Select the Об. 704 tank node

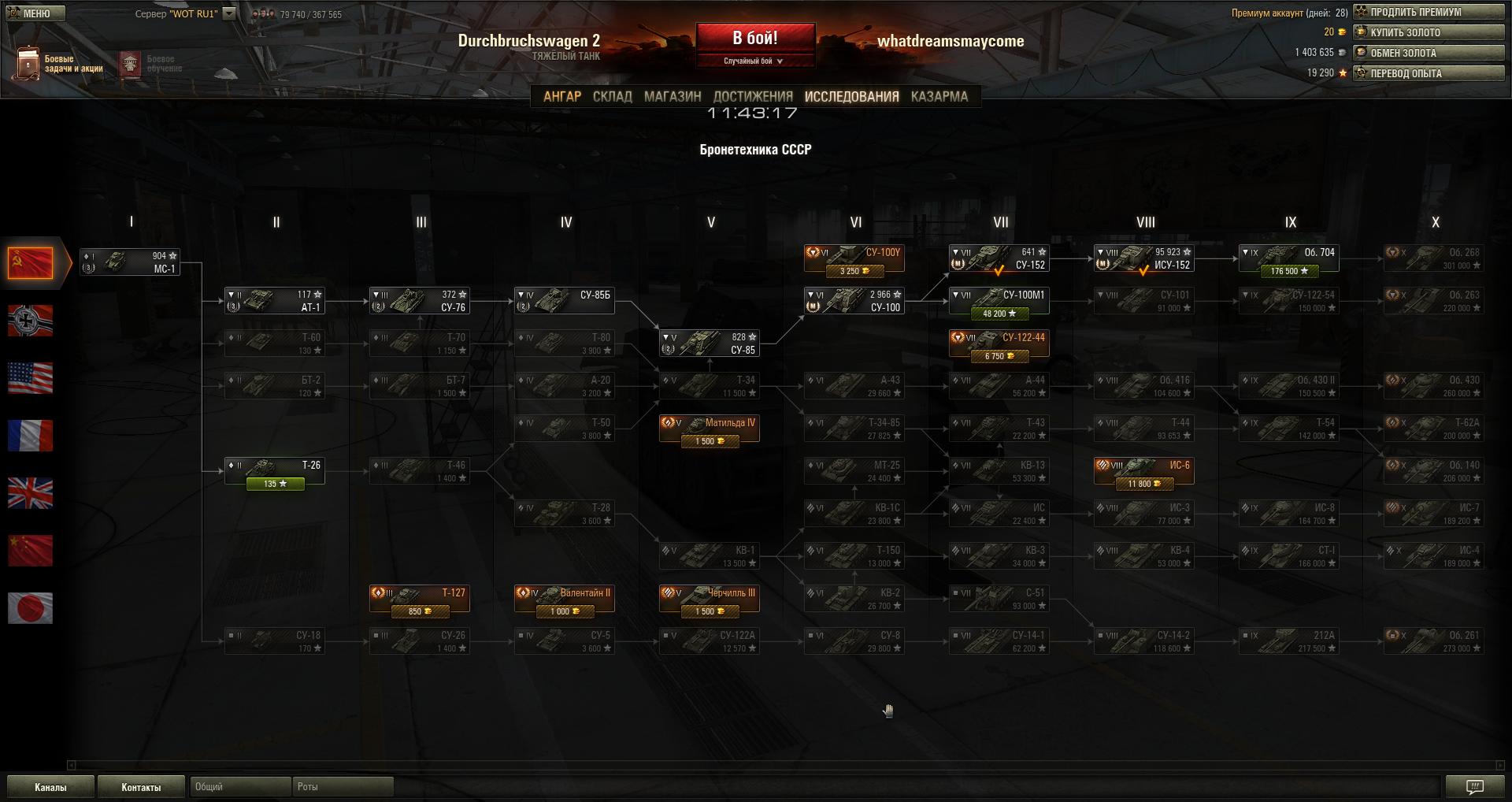click(x=1288, y=259)
